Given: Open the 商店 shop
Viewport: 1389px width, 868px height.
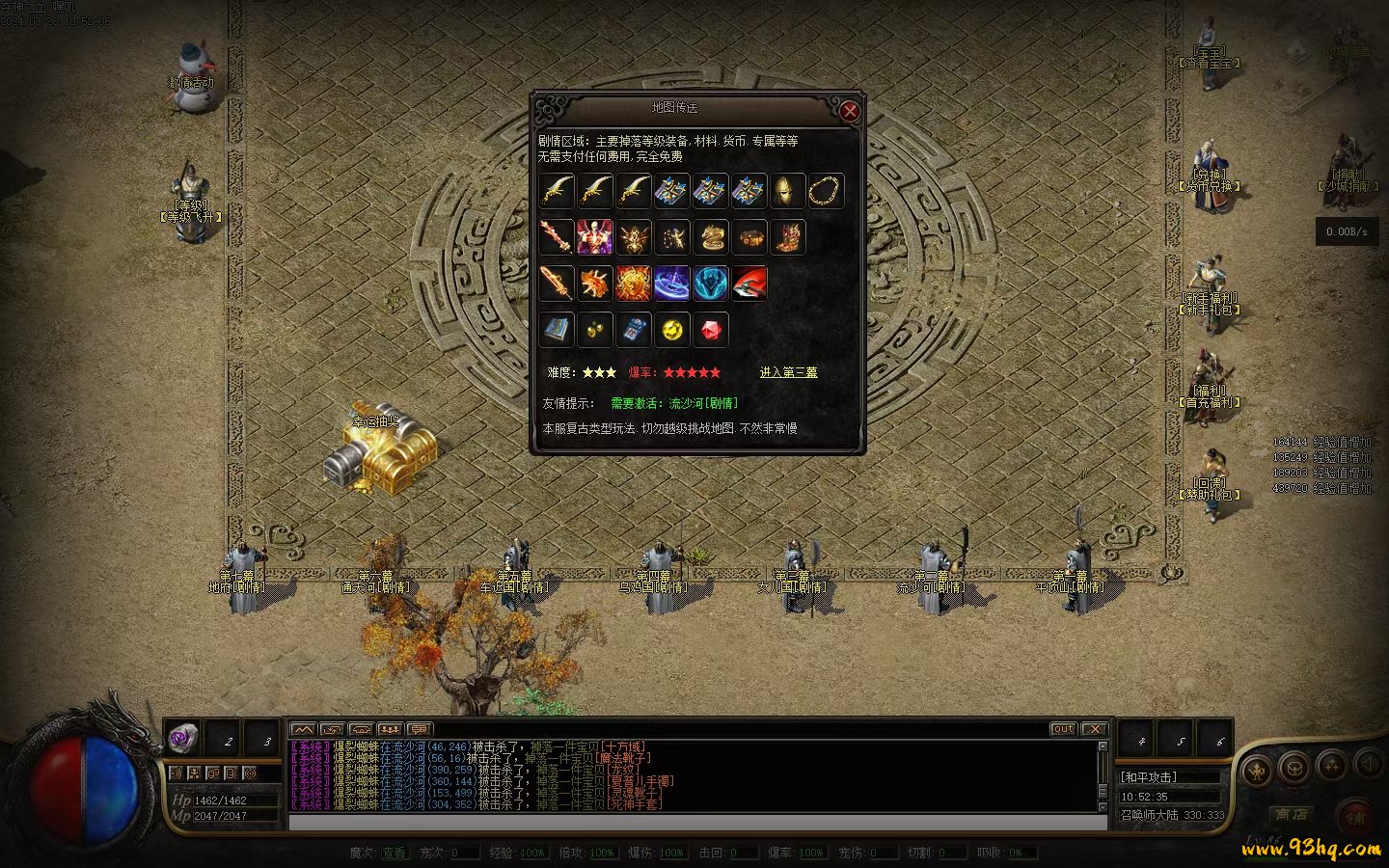Looking at the screenshot, I should [x=1291, y=815].
